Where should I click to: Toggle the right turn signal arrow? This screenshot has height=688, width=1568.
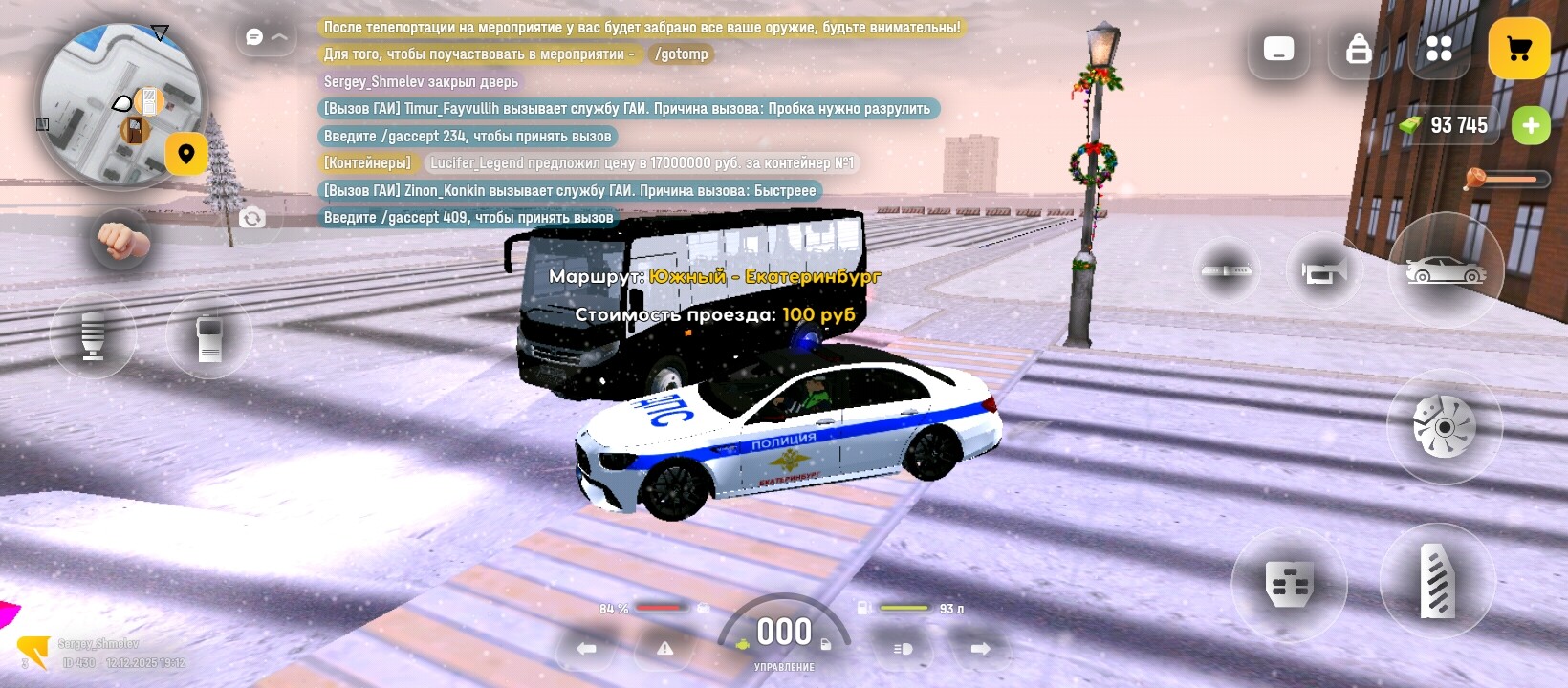[x=980, y=649]
